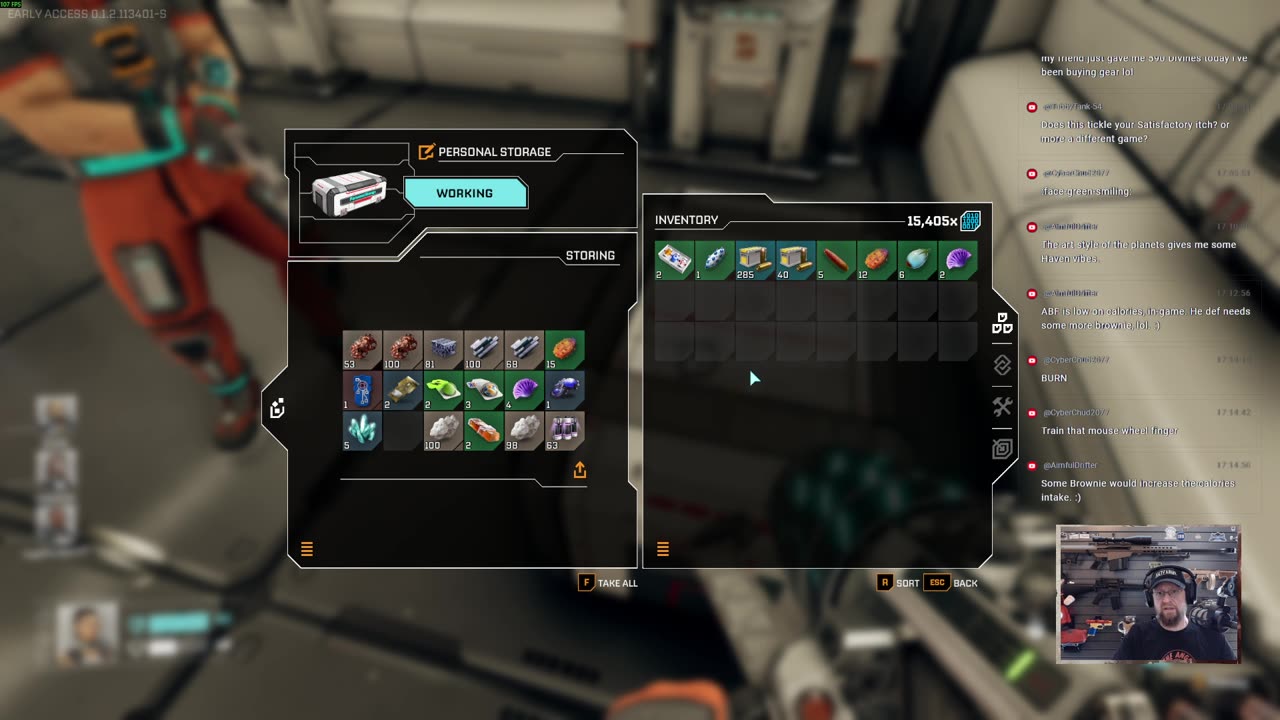Choose the medkit item in the inventory
This screenshot has height=720, width=1280.
click(674, 260)
